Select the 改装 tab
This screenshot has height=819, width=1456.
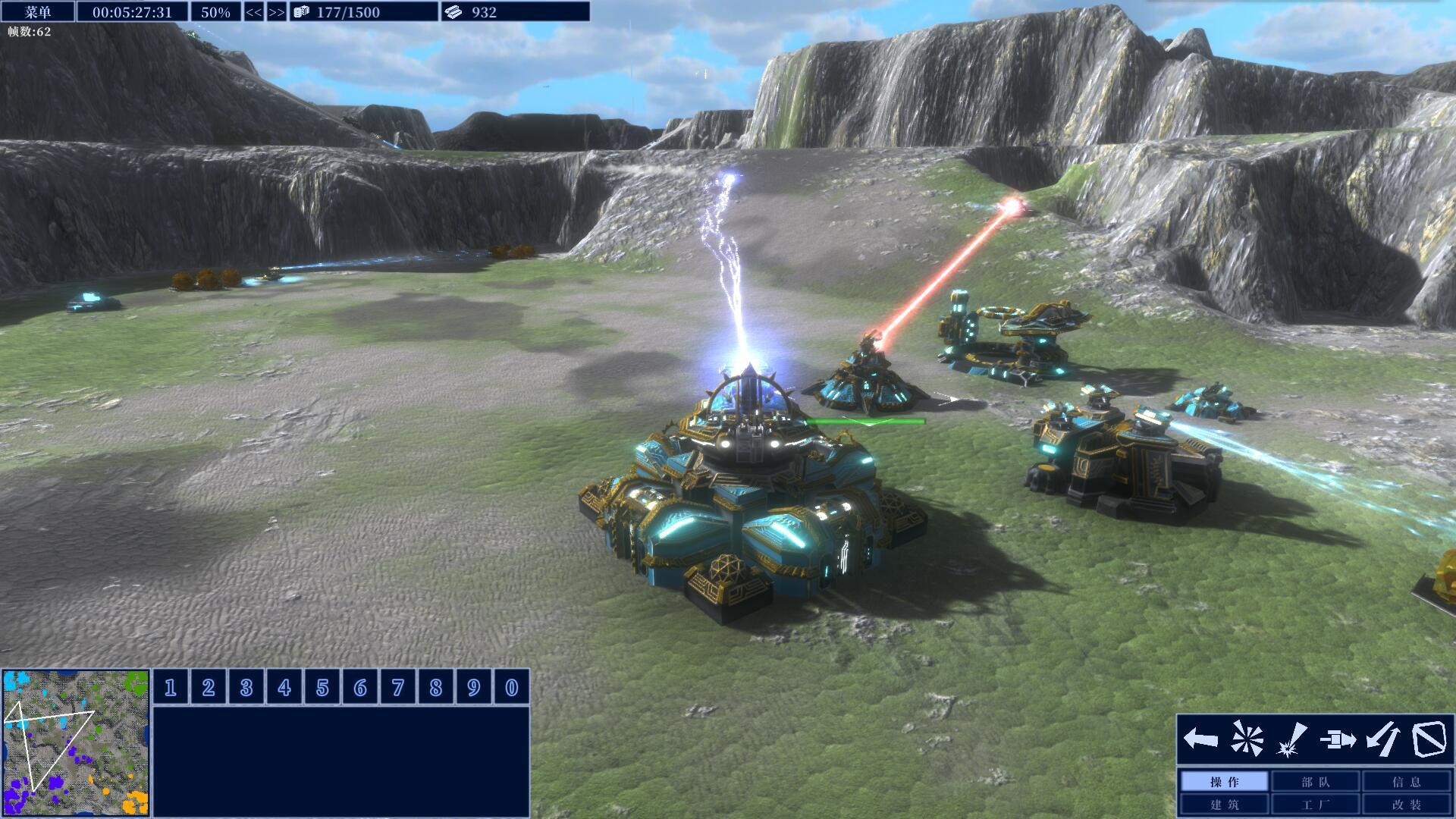1407,805
